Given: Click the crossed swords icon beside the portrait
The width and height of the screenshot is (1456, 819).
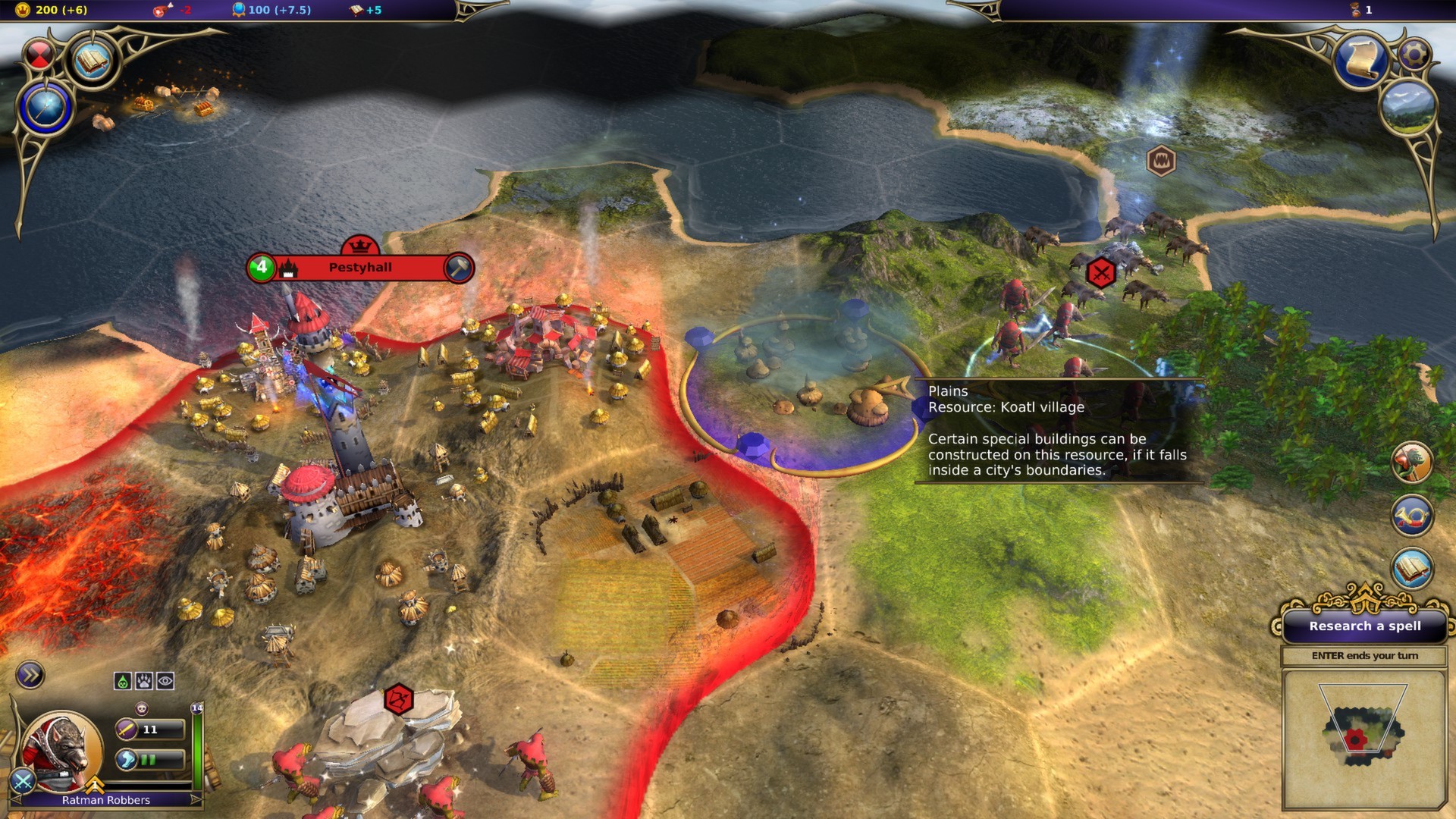Looking at the screenshot, I should 23,781.
